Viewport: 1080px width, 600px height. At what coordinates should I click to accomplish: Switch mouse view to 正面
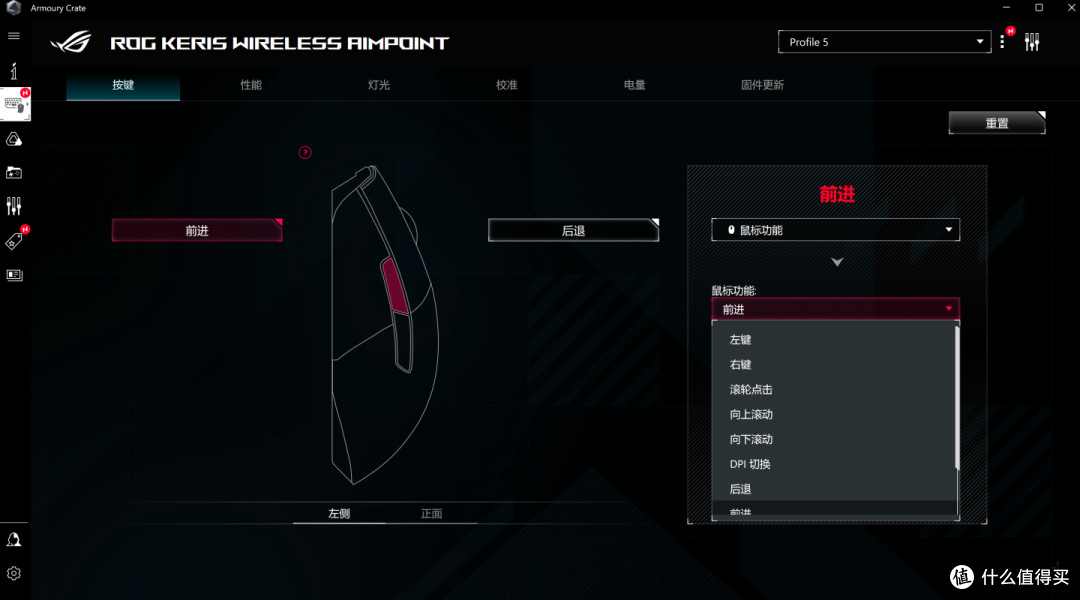coord(431,514)
